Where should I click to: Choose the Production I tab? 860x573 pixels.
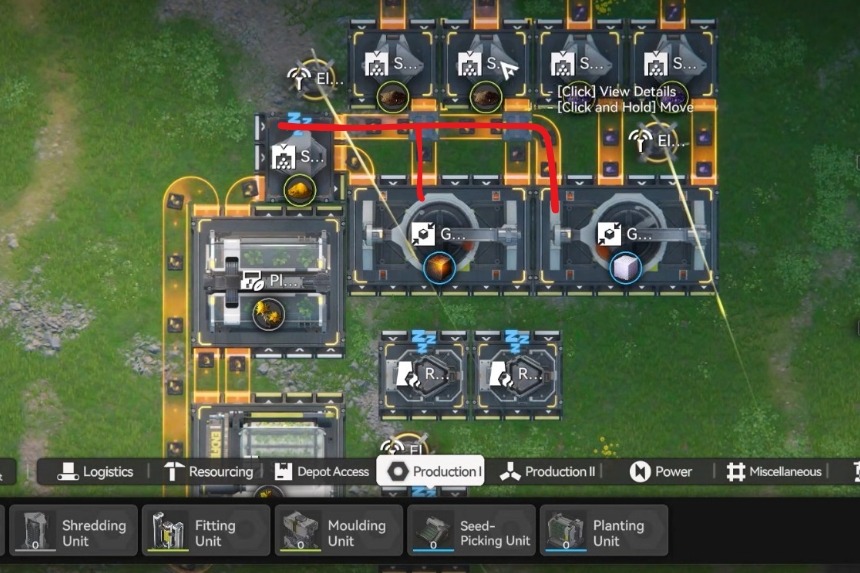[x=431, y=472]
